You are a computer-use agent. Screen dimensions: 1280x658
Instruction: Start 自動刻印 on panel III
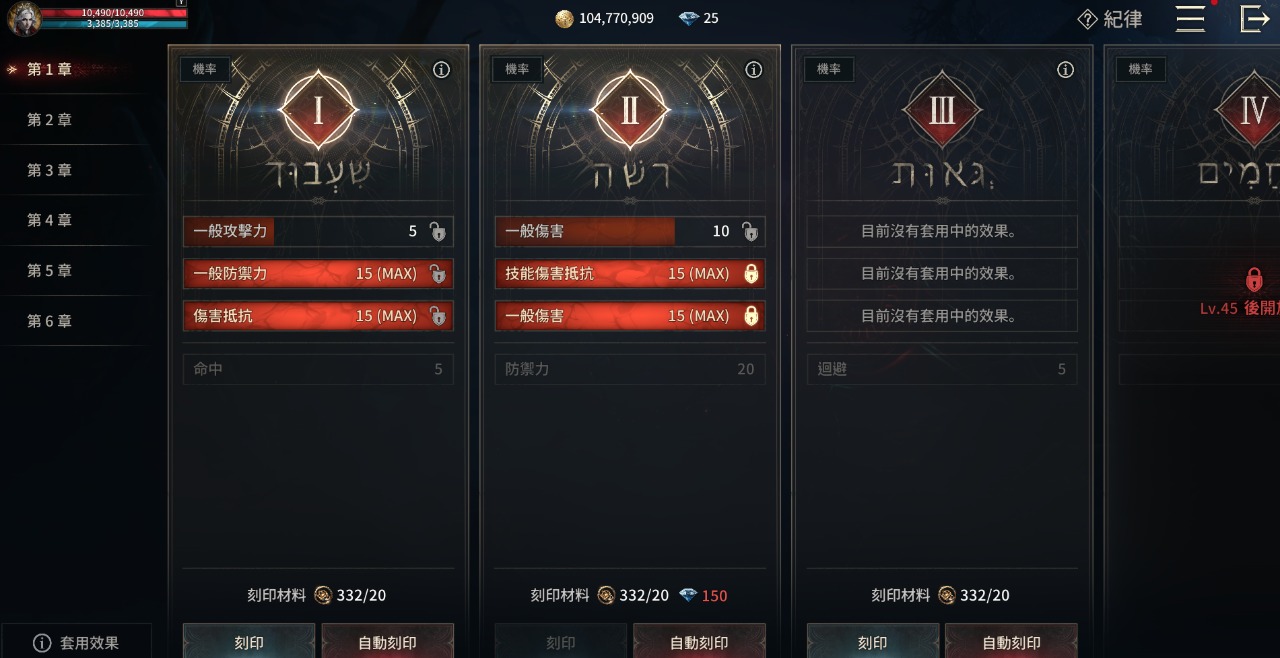[1011, 642]
